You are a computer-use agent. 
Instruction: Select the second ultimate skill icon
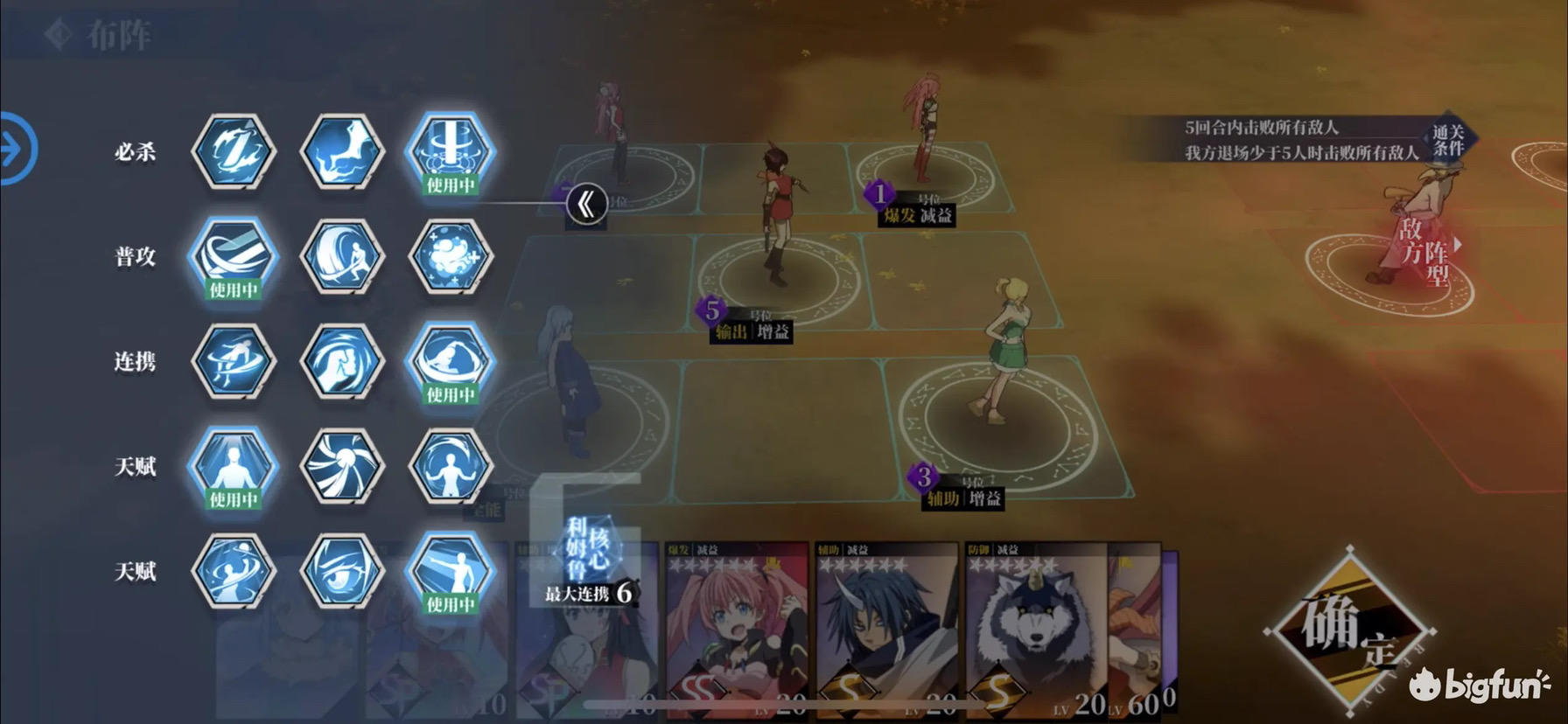342,150
